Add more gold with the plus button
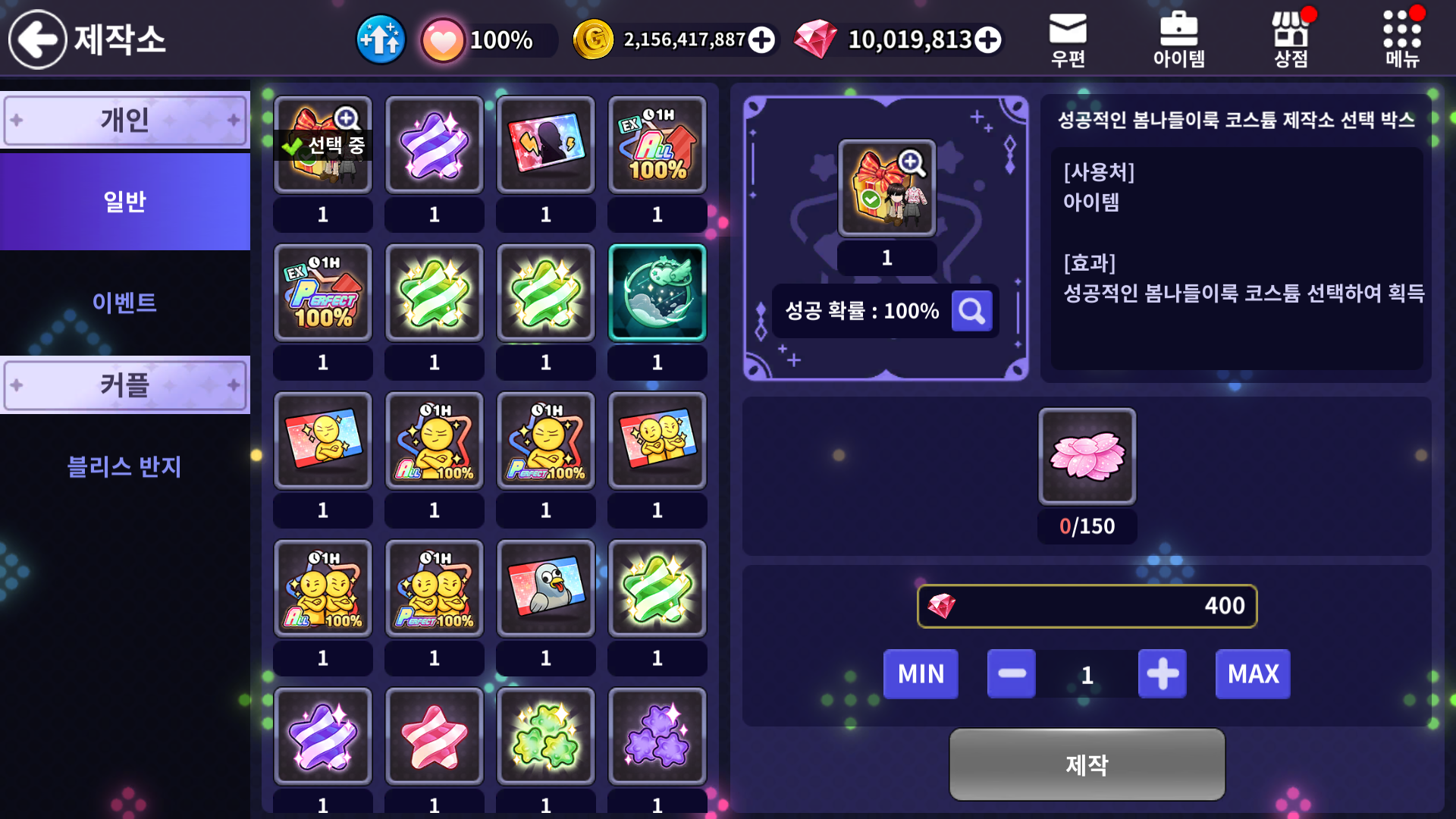This screenshot has height=819, width=1456. tap(761, 39)
